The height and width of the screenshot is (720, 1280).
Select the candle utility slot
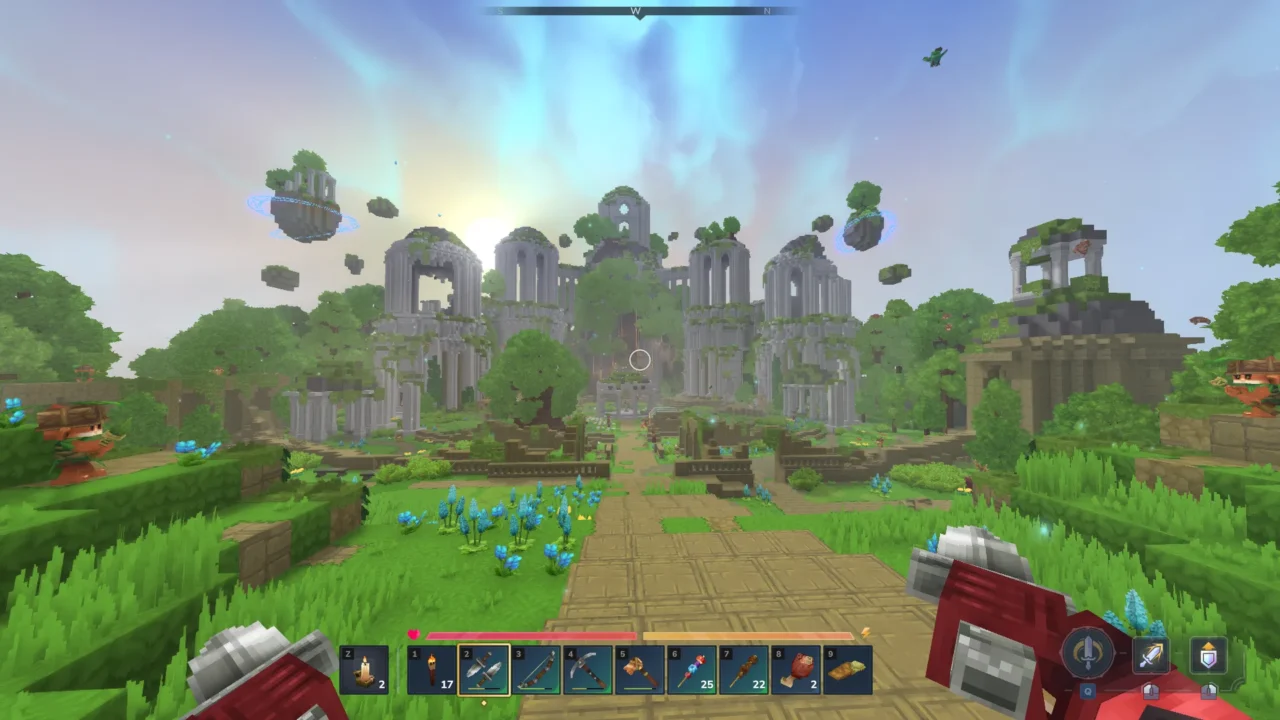click(364, 669)
